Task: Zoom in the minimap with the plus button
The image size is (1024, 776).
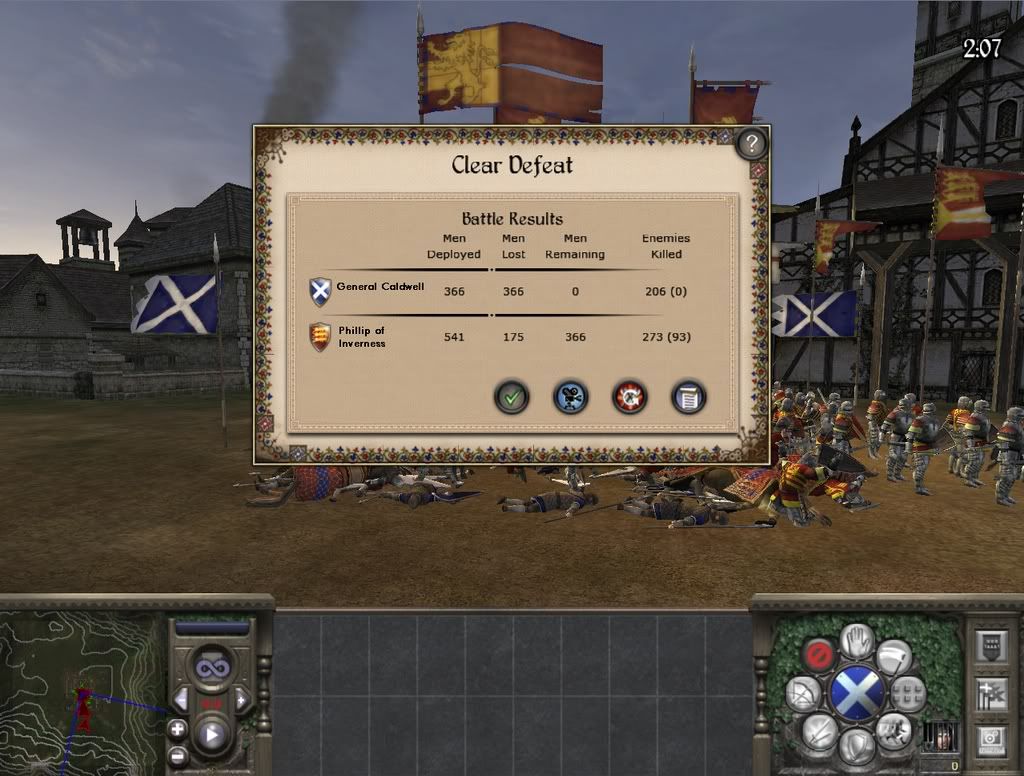Action: pos(177,728)
